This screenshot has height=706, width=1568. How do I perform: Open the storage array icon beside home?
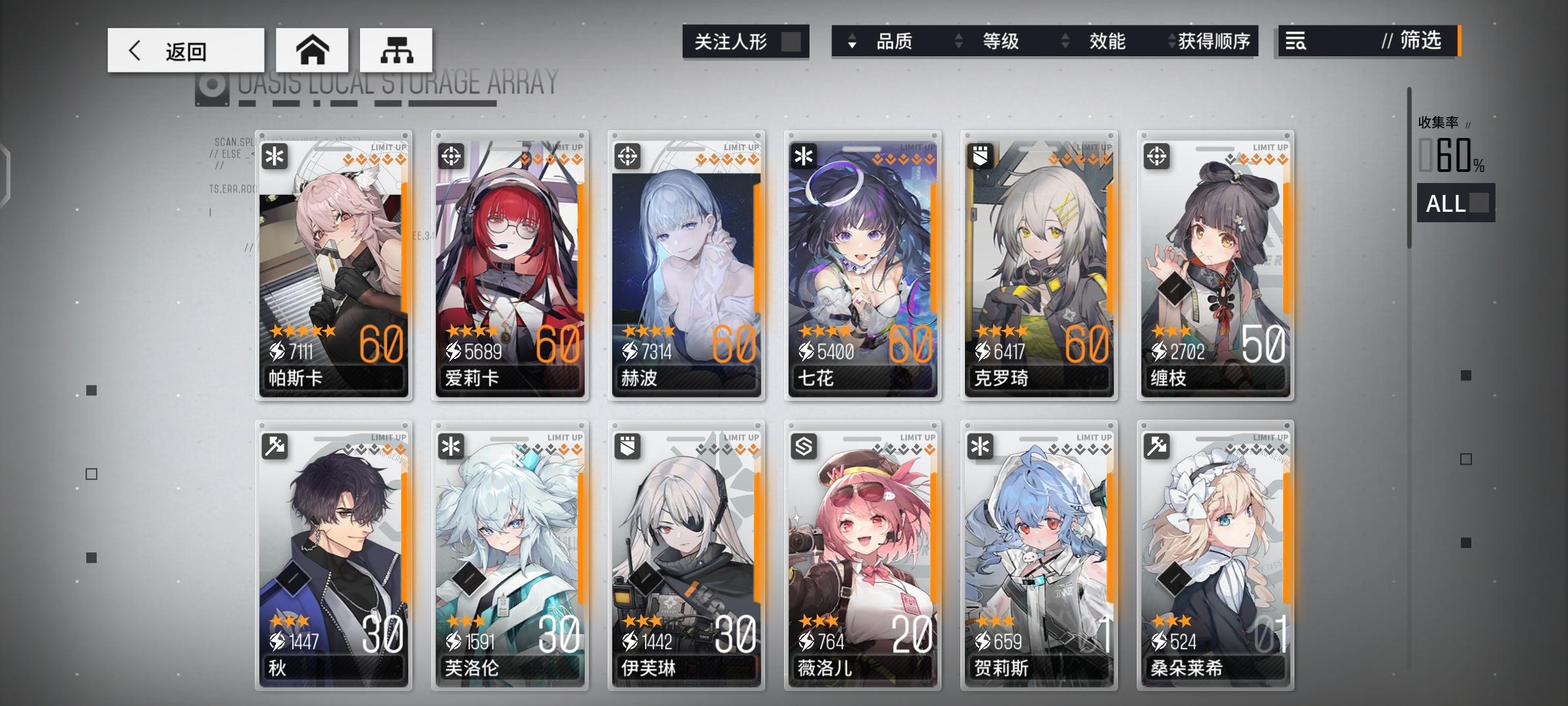pyautogui.click(x=395, y=49)
